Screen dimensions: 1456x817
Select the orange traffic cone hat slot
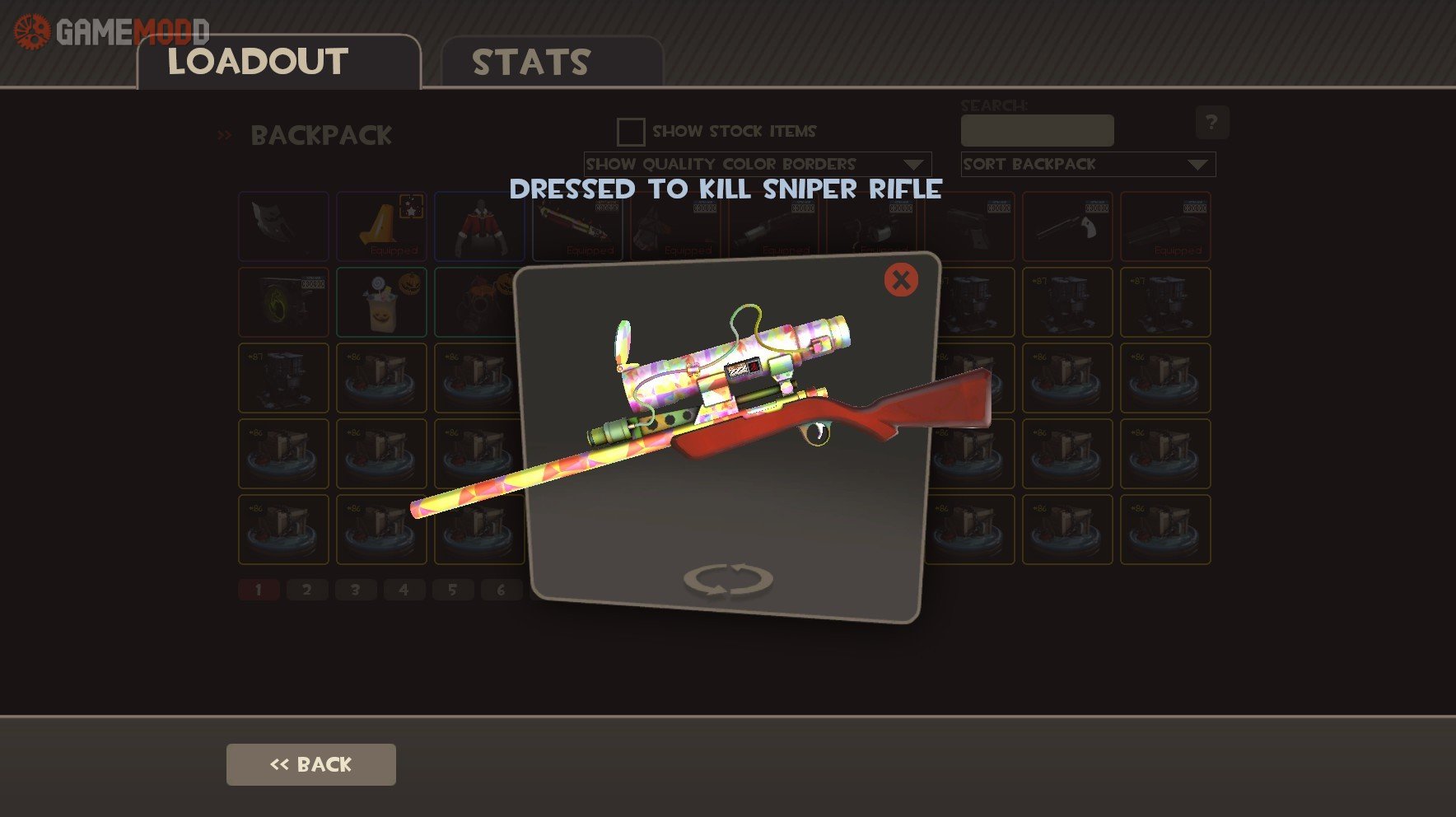point(381,226)
